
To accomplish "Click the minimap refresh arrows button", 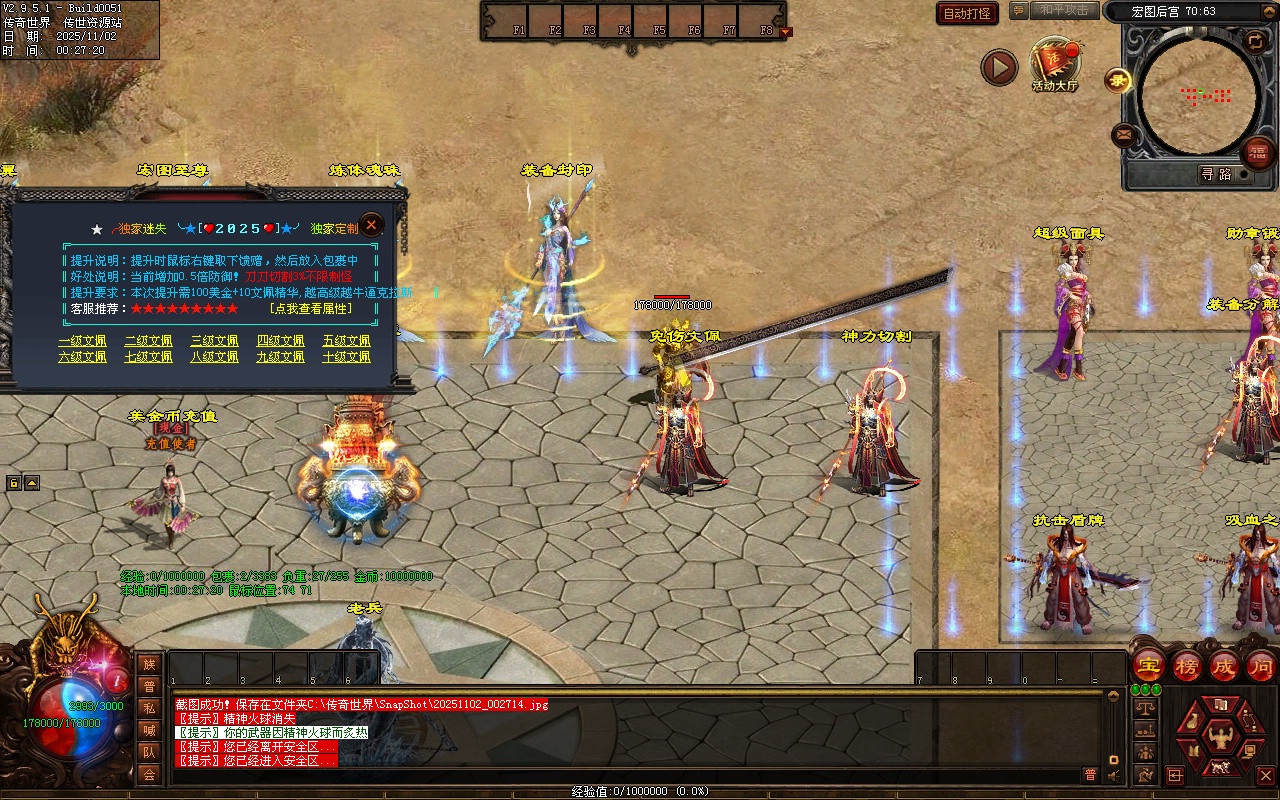I will click(x=1255, y=41).
